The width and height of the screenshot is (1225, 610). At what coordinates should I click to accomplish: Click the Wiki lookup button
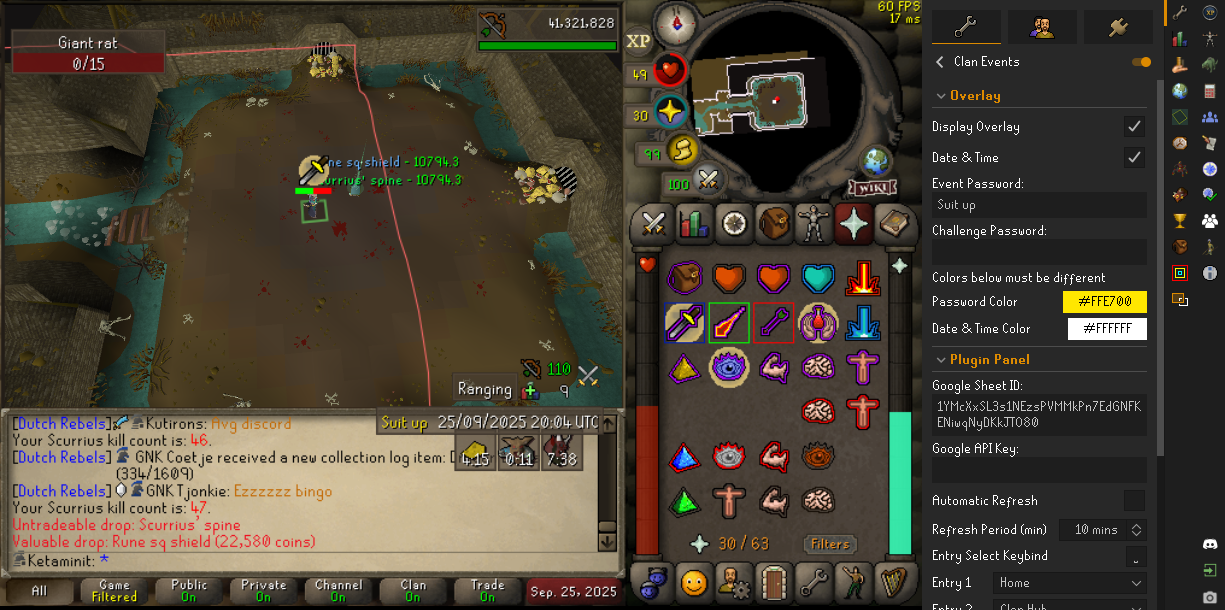coord(872,188)
